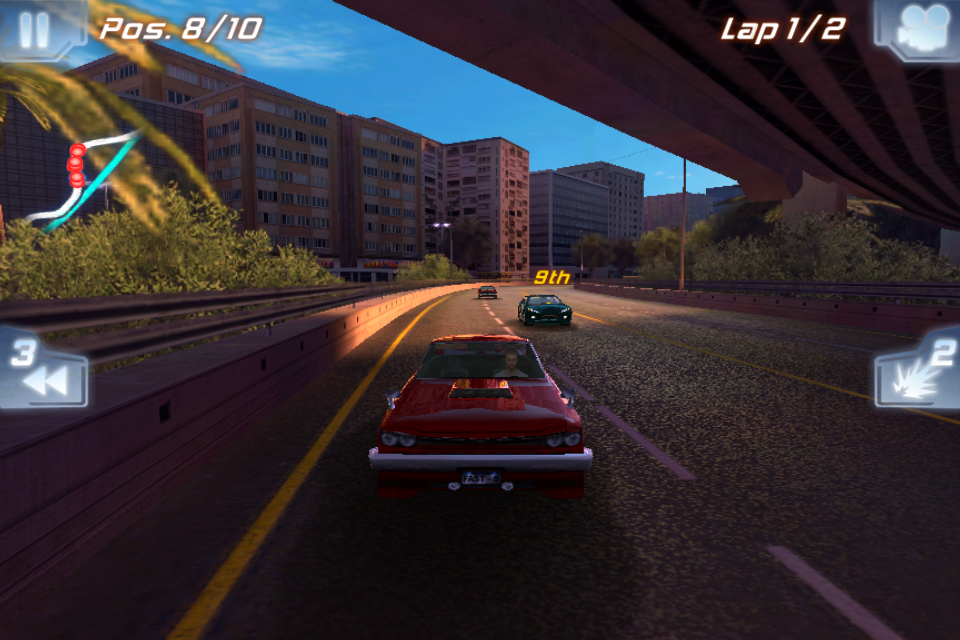Pause the race

[35, 29]
